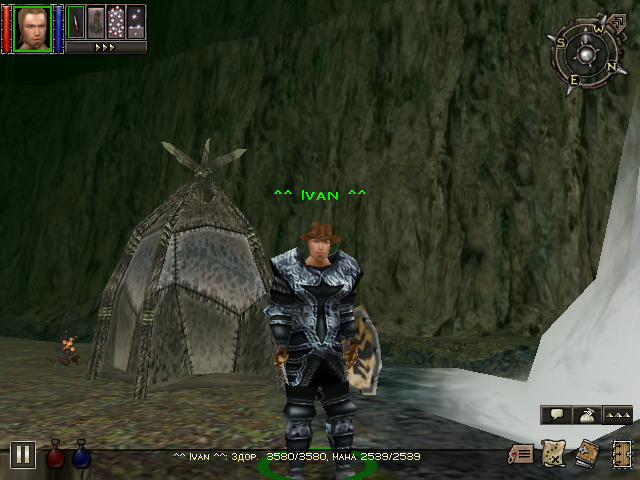Open the orange spellbook journal
Screen dimensions: 640x480
586,454
